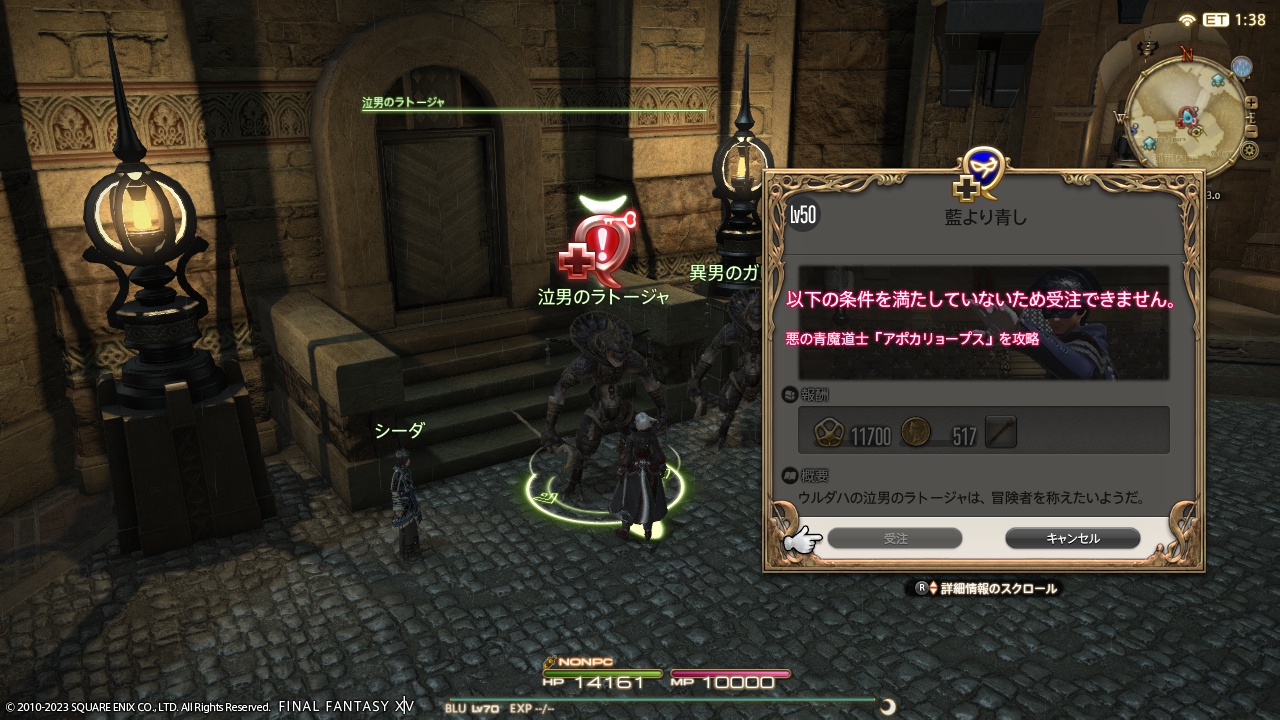Click the grayed-out 受注 accept button
Image resolution: width=1280 pixels, height=720 pixels.
tap(894, 538)
